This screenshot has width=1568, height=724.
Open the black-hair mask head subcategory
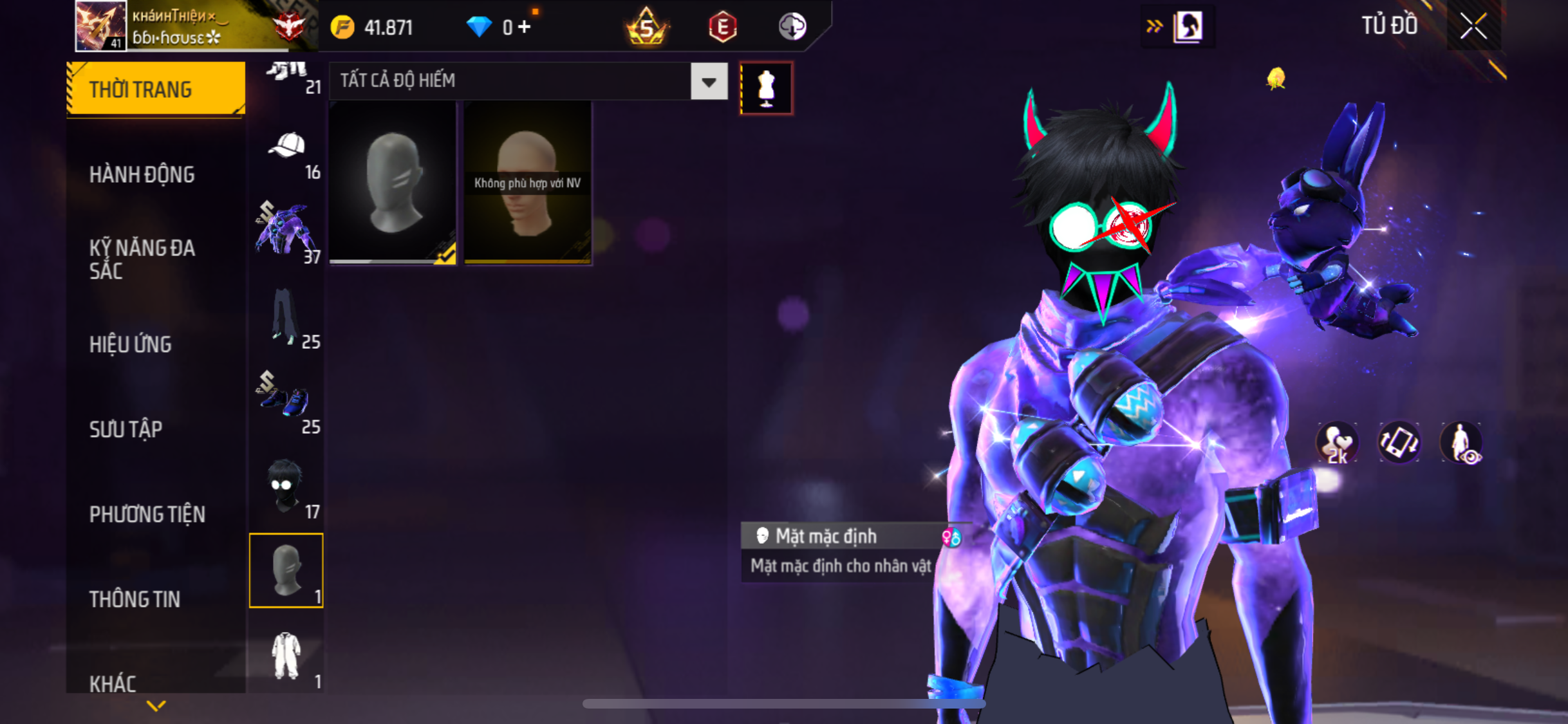pos(285,487)
